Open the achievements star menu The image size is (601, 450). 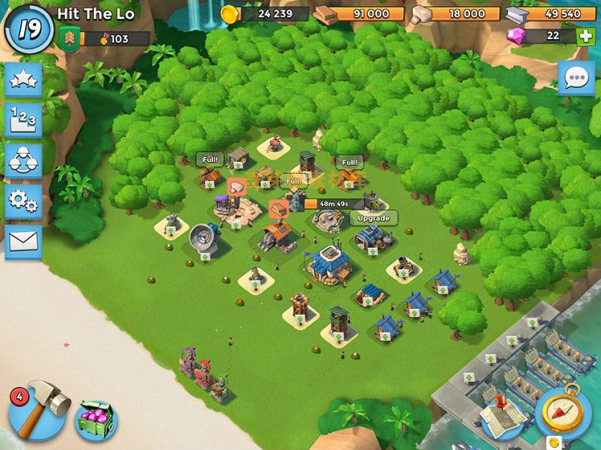point(24,81)
